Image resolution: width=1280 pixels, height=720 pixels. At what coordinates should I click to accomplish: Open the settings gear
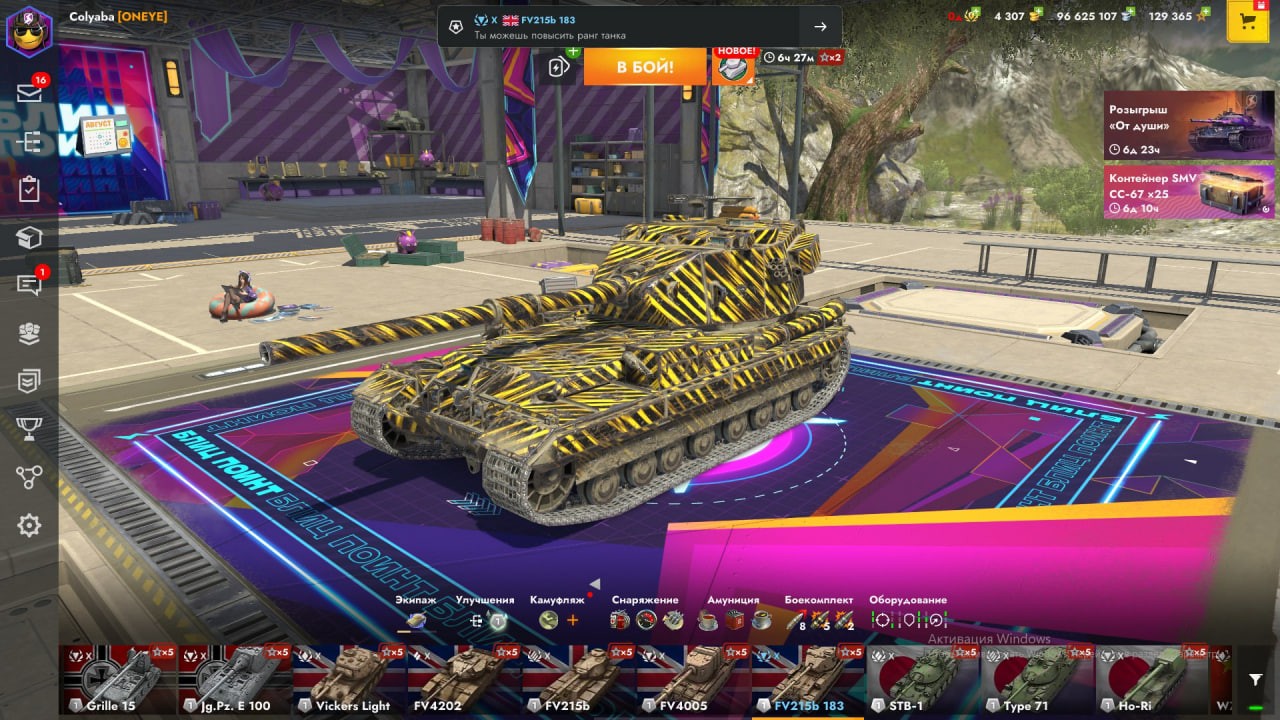click(29, 525)
